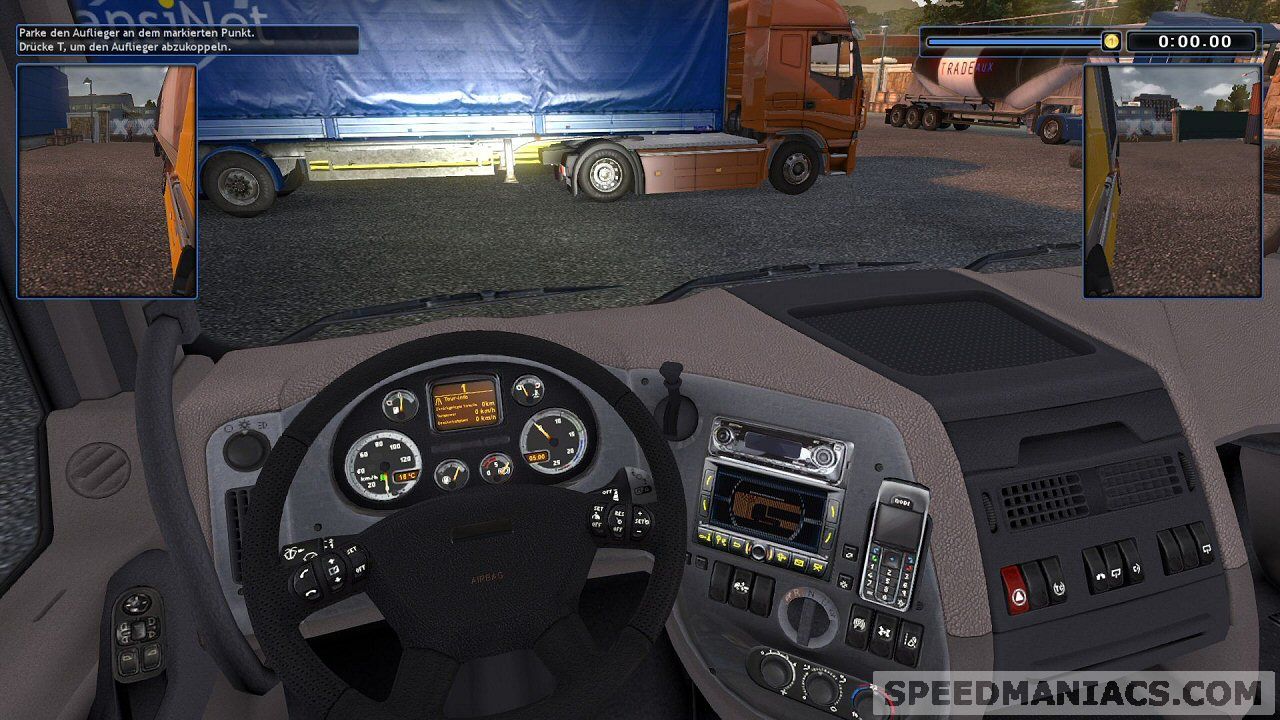The height and width of the screenshot is (720, 1280).
Task: Click the left side mirror view panel
Action: [x=107, y=181]
